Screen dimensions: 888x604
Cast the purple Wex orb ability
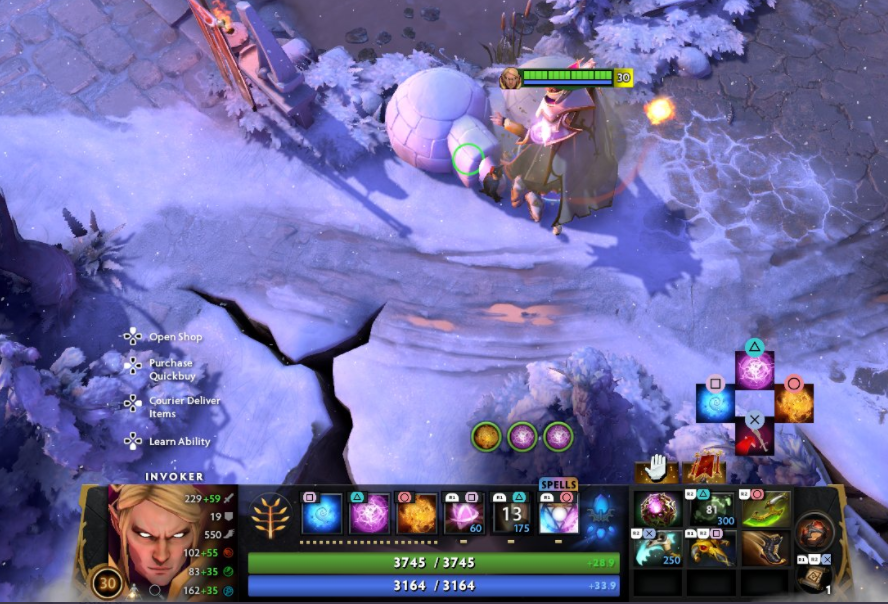[x=369, y=514]
